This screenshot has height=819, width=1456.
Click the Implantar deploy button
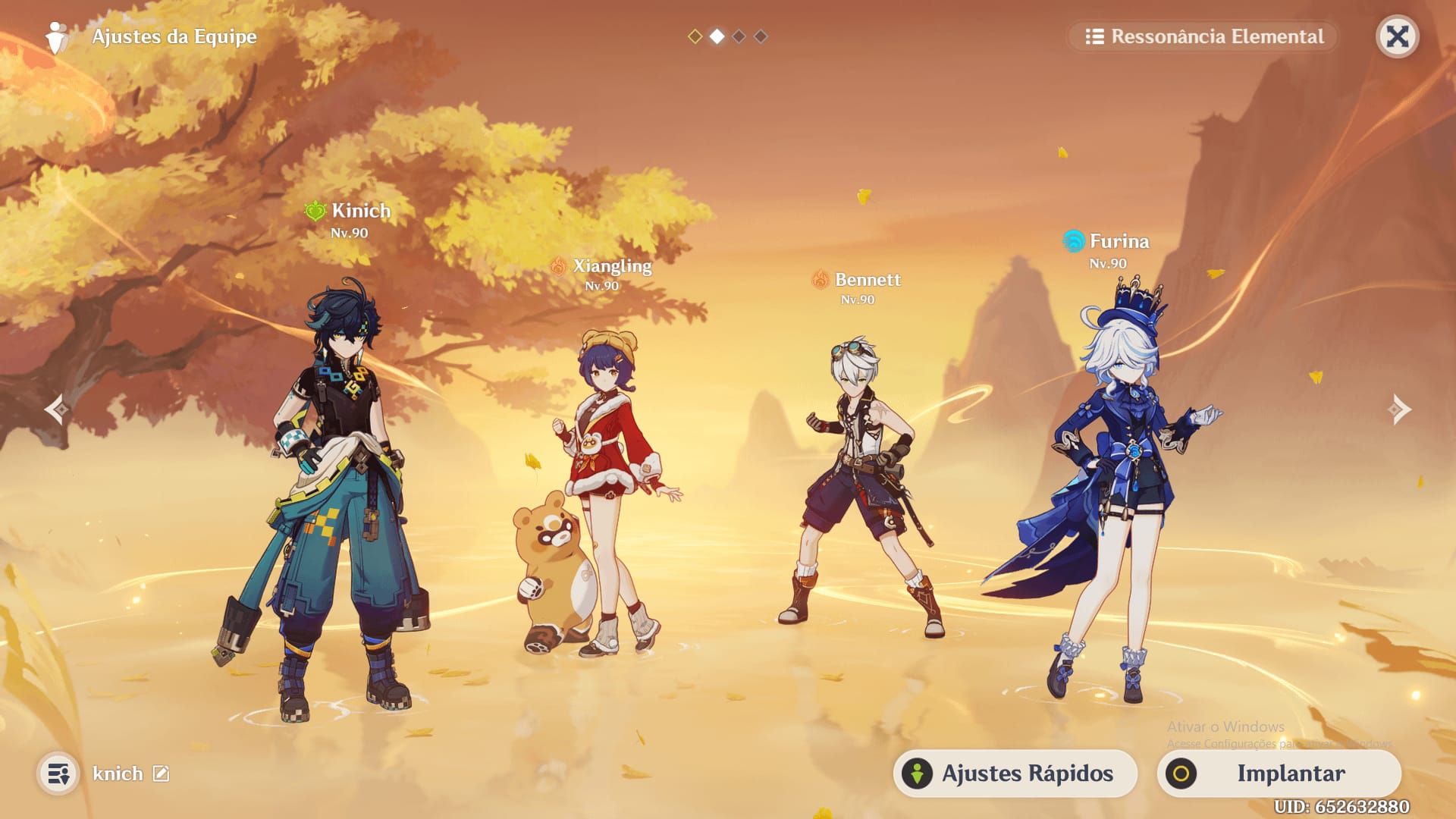[1279, 773]
